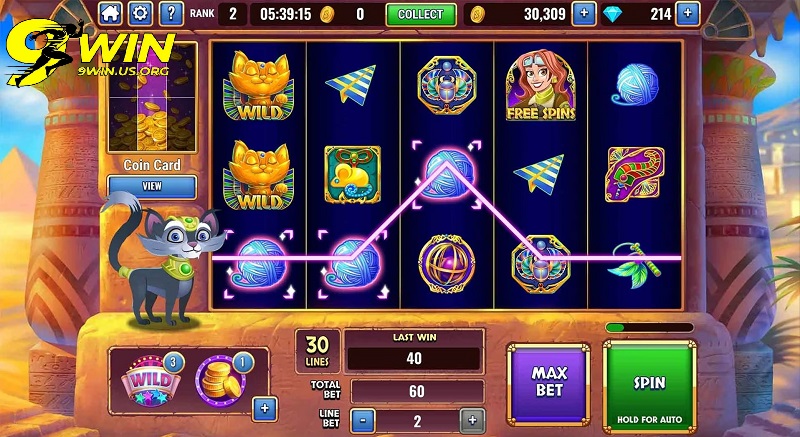Decrease the line bet
The width and height of the screenshot is (800, 437).
[360, 420]
